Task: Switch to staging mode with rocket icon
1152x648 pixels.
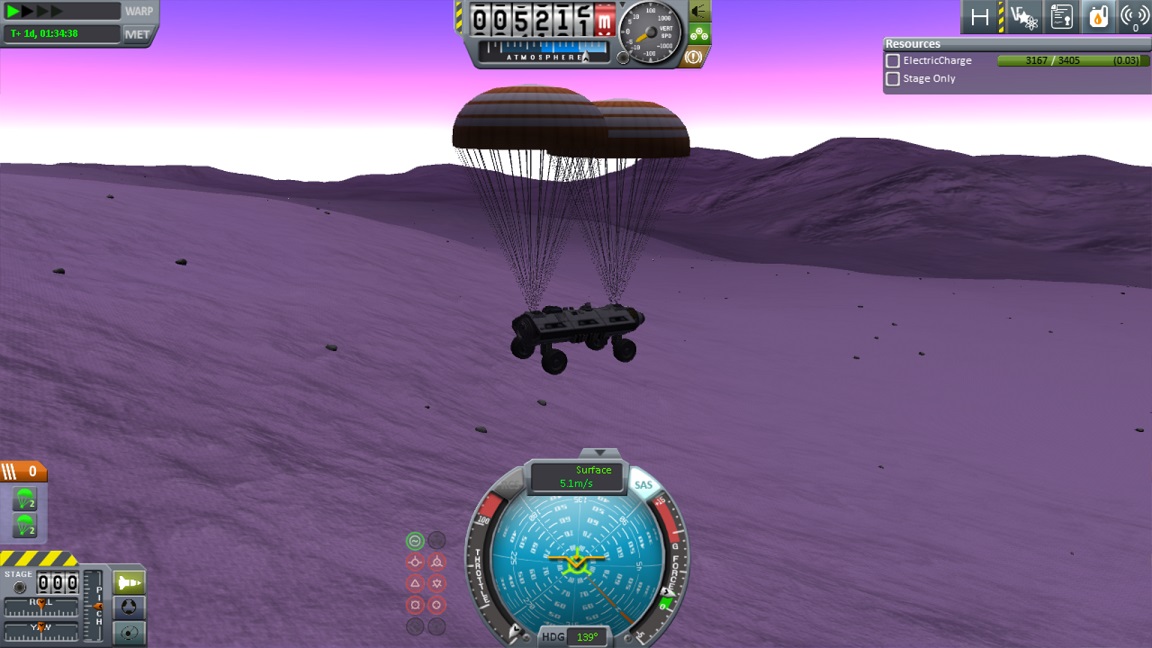Action: tap(130, 582)
